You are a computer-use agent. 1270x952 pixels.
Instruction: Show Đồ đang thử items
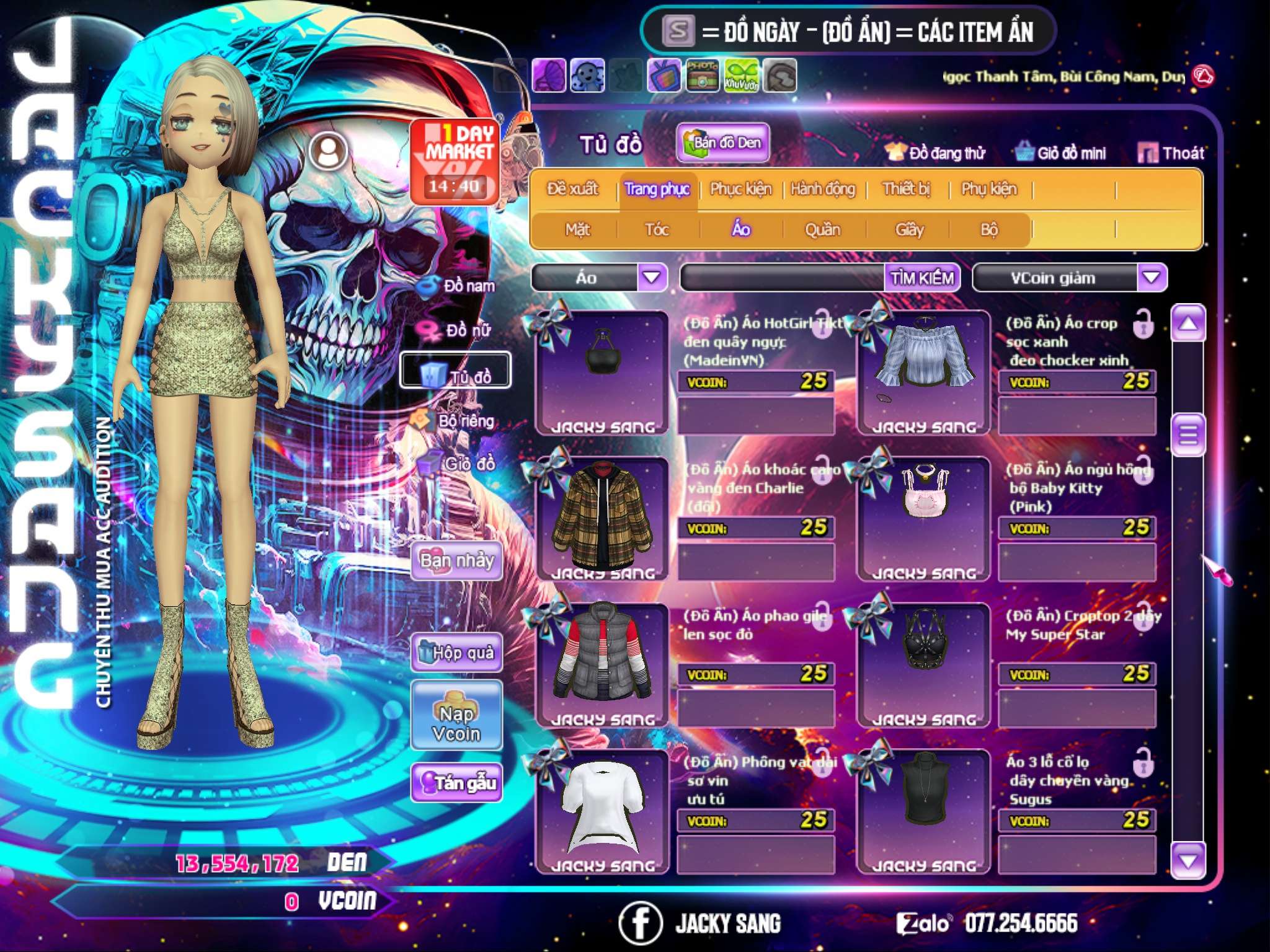click(x=936, y=153)
